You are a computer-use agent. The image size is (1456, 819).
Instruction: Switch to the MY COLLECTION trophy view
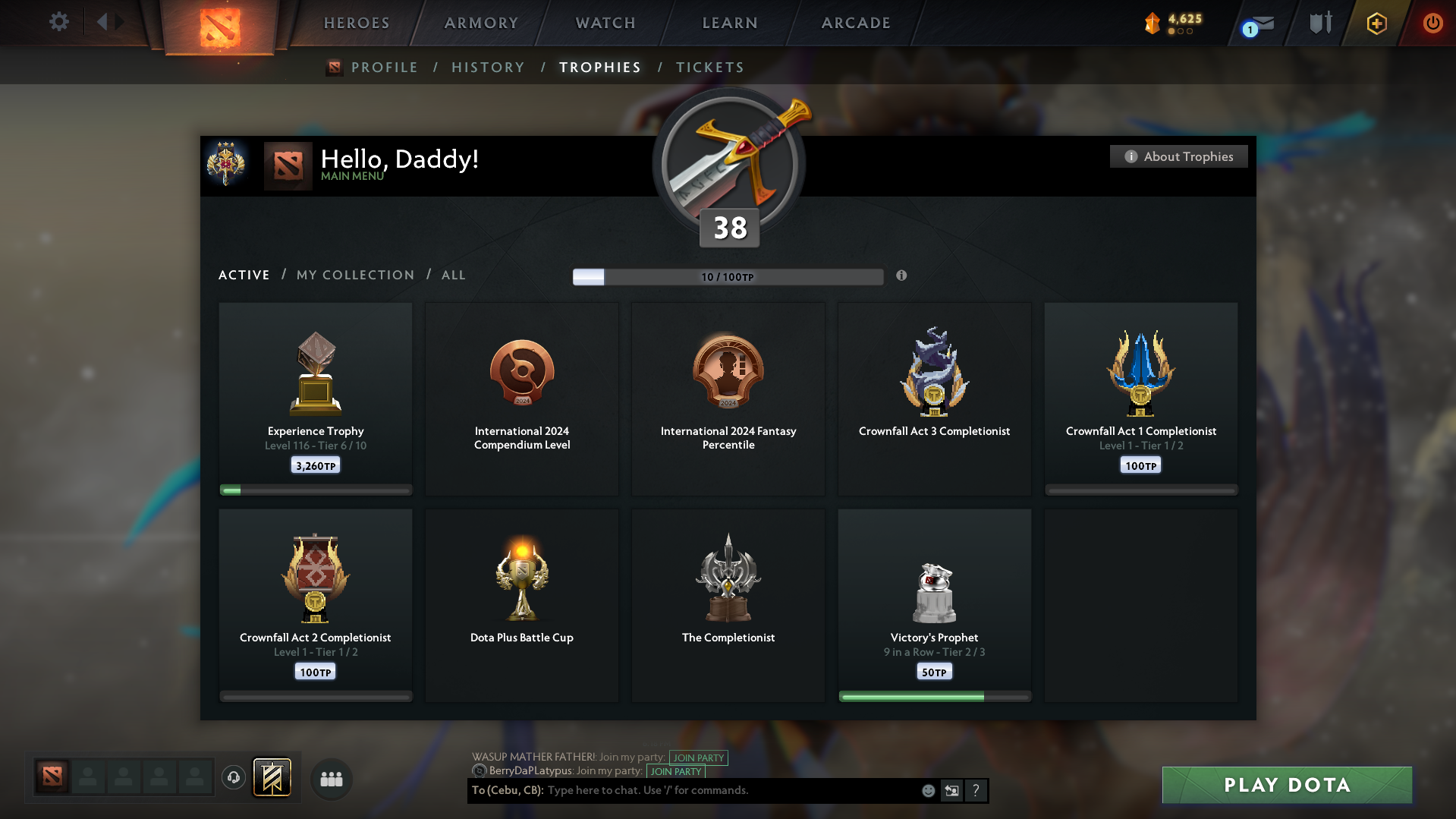pos(354,275)
